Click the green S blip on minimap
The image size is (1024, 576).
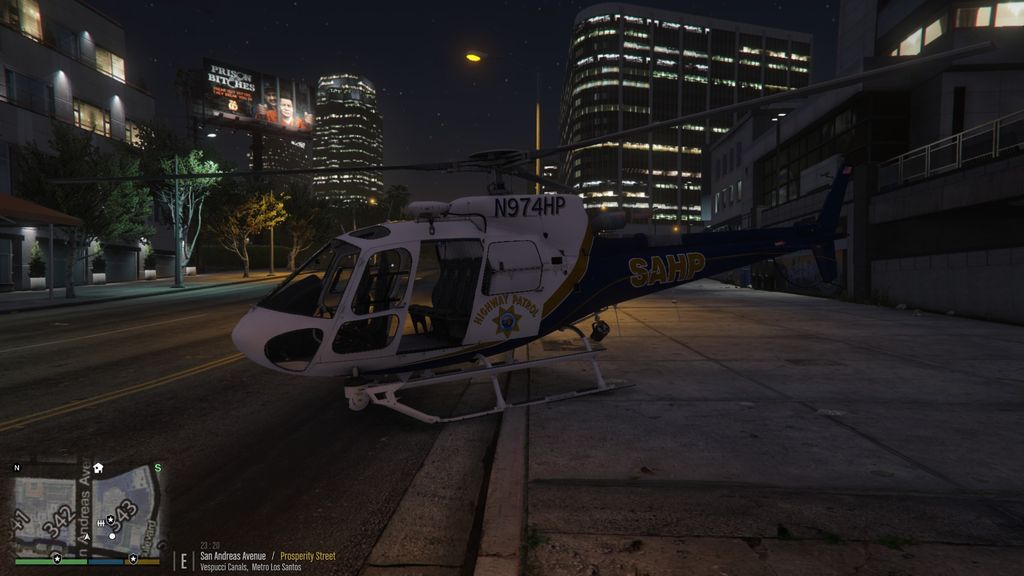[158, 467]
